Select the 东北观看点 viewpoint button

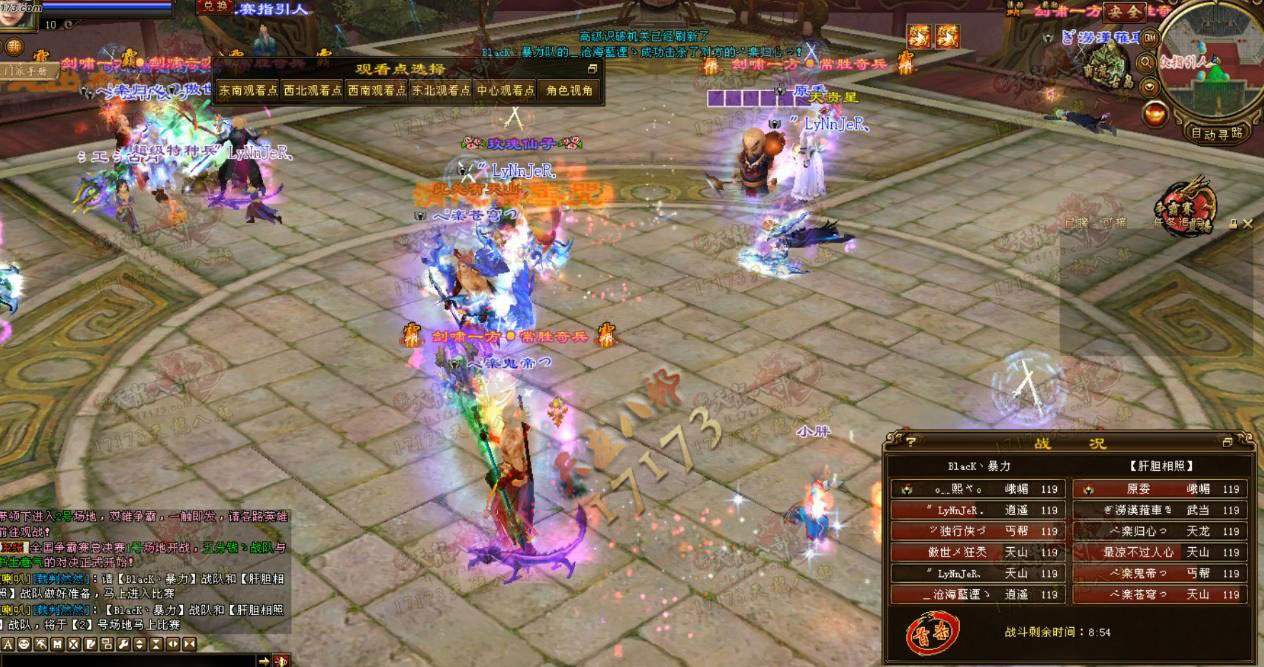coord(441,90)
